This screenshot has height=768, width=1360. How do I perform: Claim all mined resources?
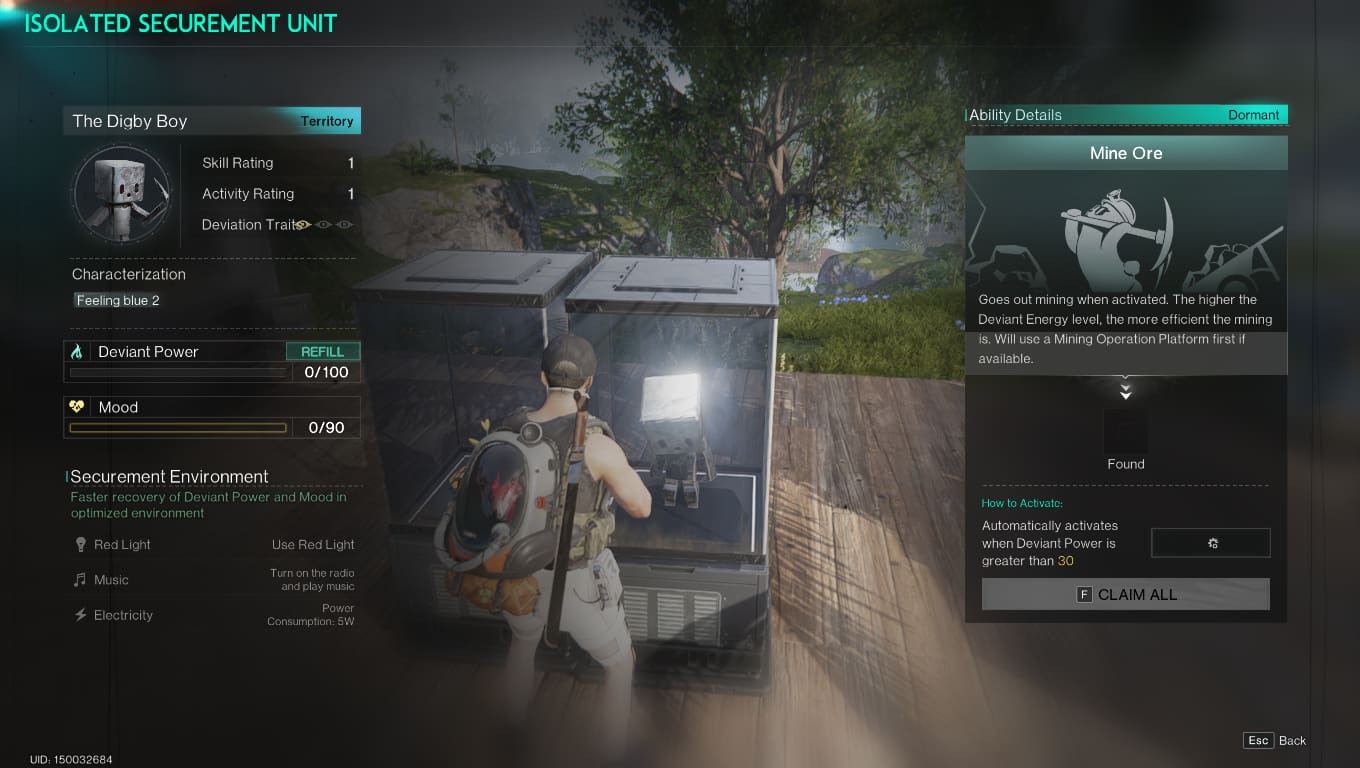(1126, 594)
